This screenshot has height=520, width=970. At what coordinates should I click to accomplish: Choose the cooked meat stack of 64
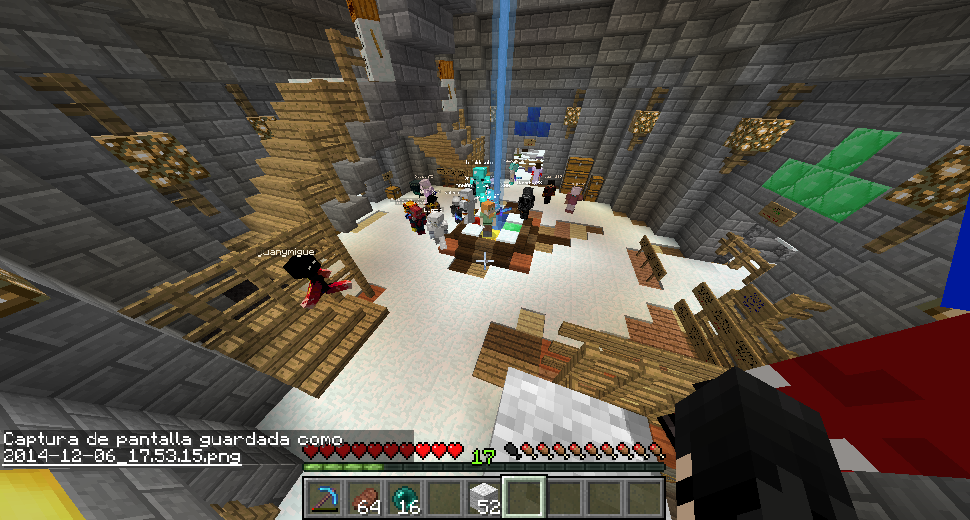[x=365, y=496]
